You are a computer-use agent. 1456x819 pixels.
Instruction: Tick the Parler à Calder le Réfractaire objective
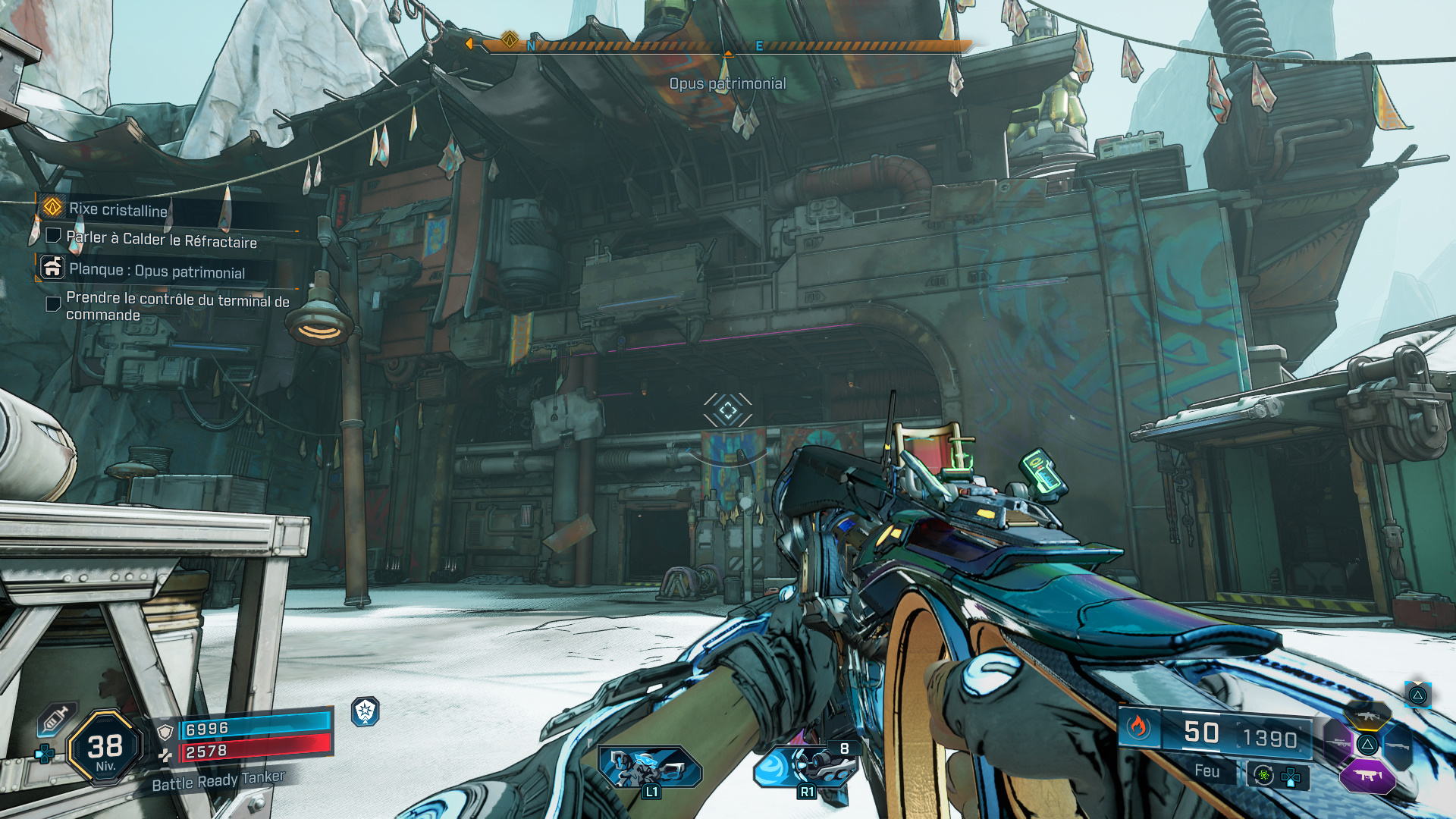[54, 236]
